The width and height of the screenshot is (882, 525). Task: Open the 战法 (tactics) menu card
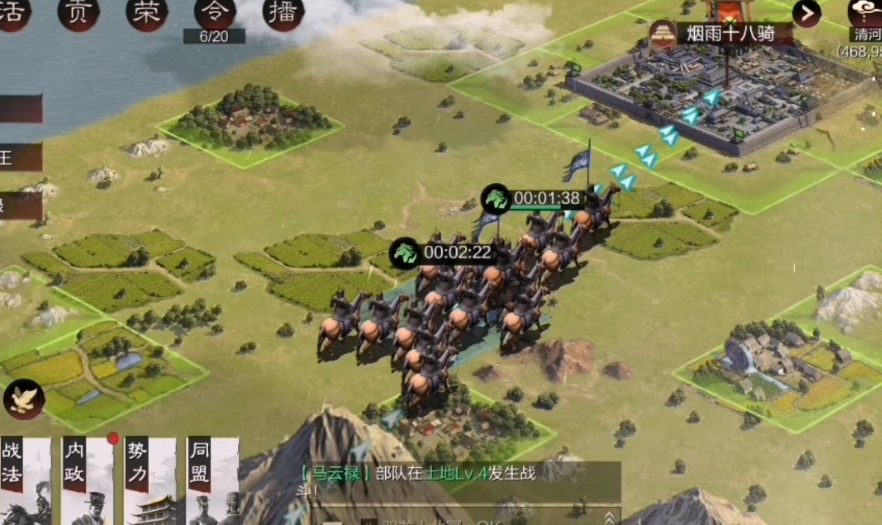[x=23, y=480]
